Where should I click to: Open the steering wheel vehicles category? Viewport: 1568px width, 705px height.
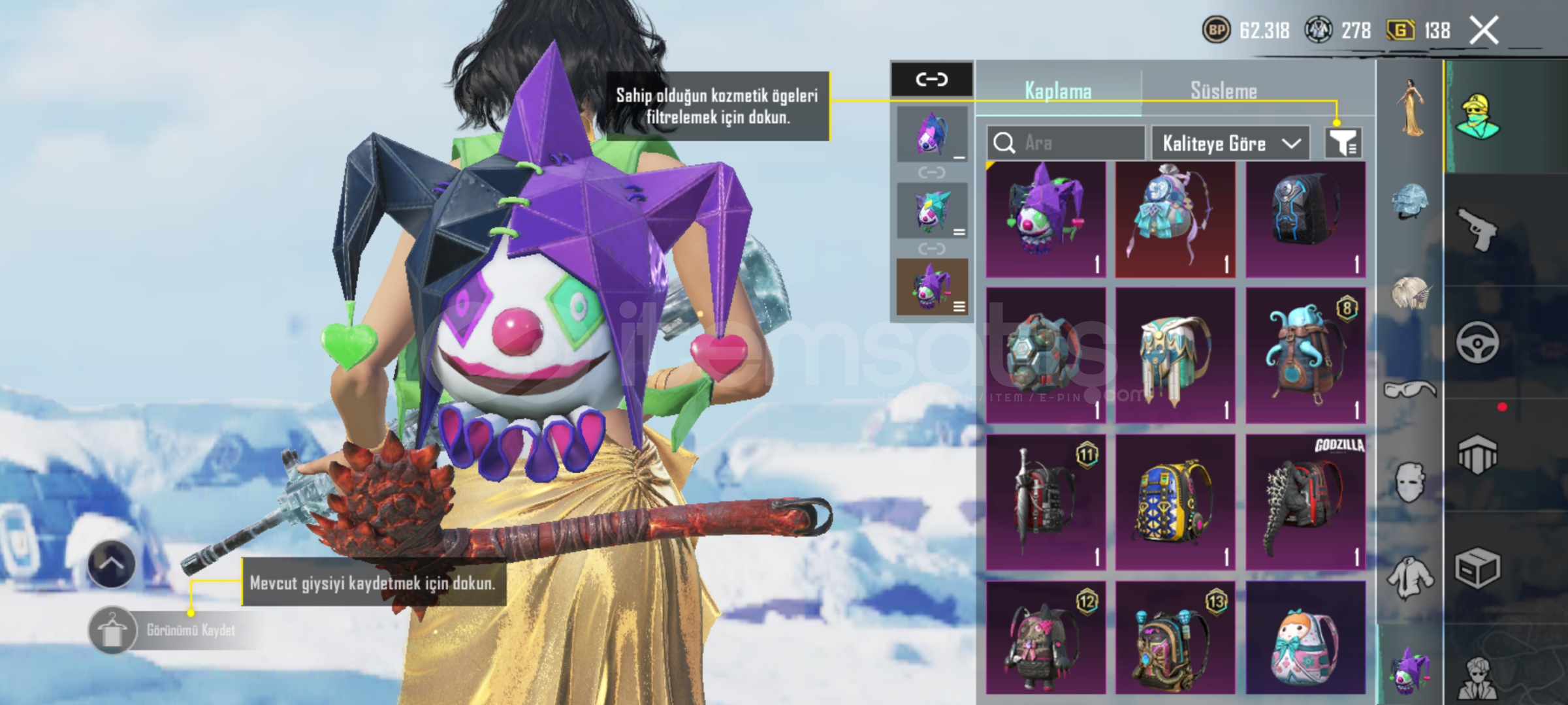click(x=1477, y=342)
